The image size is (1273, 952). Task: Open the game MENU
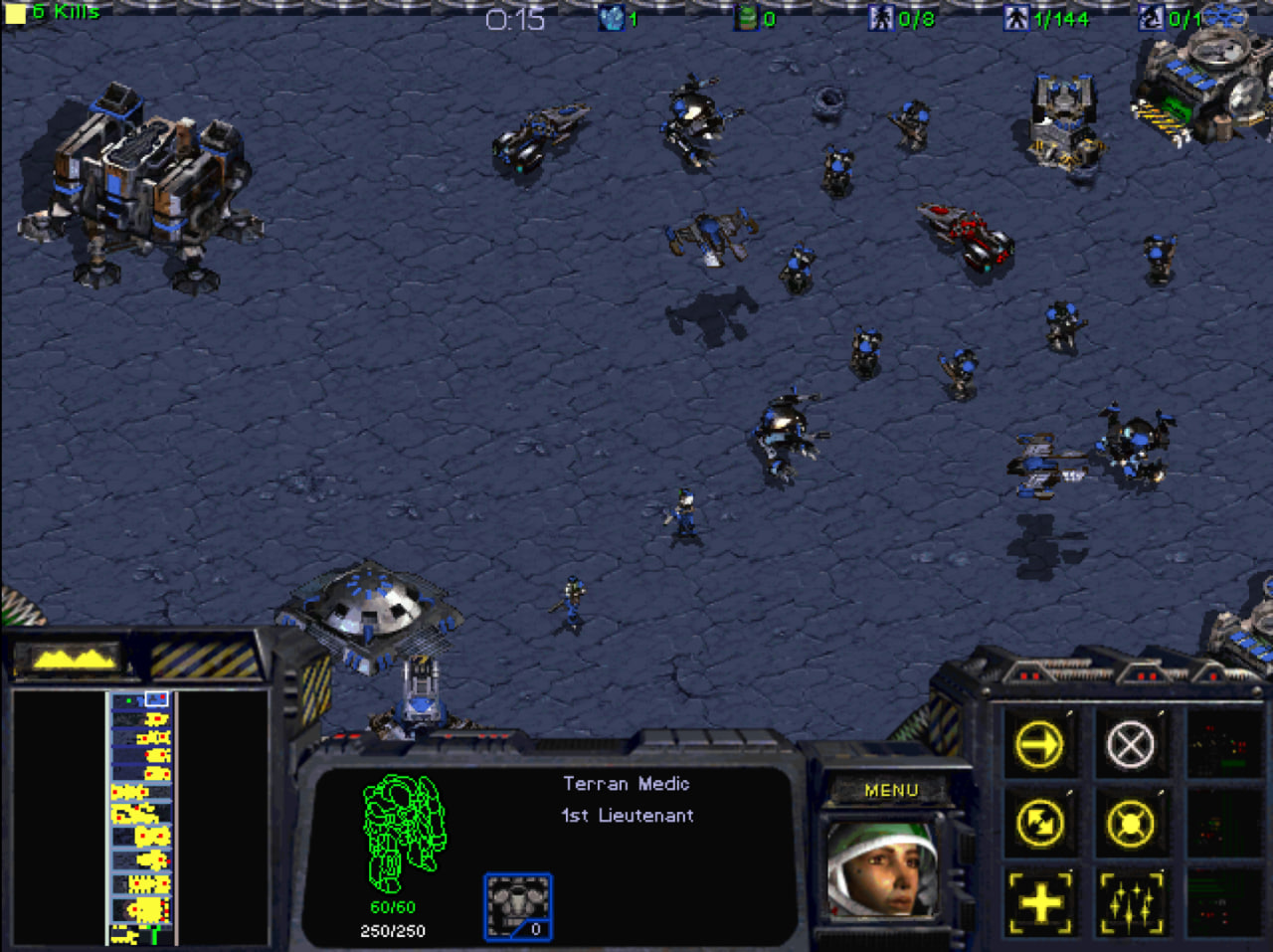[891, 790]
